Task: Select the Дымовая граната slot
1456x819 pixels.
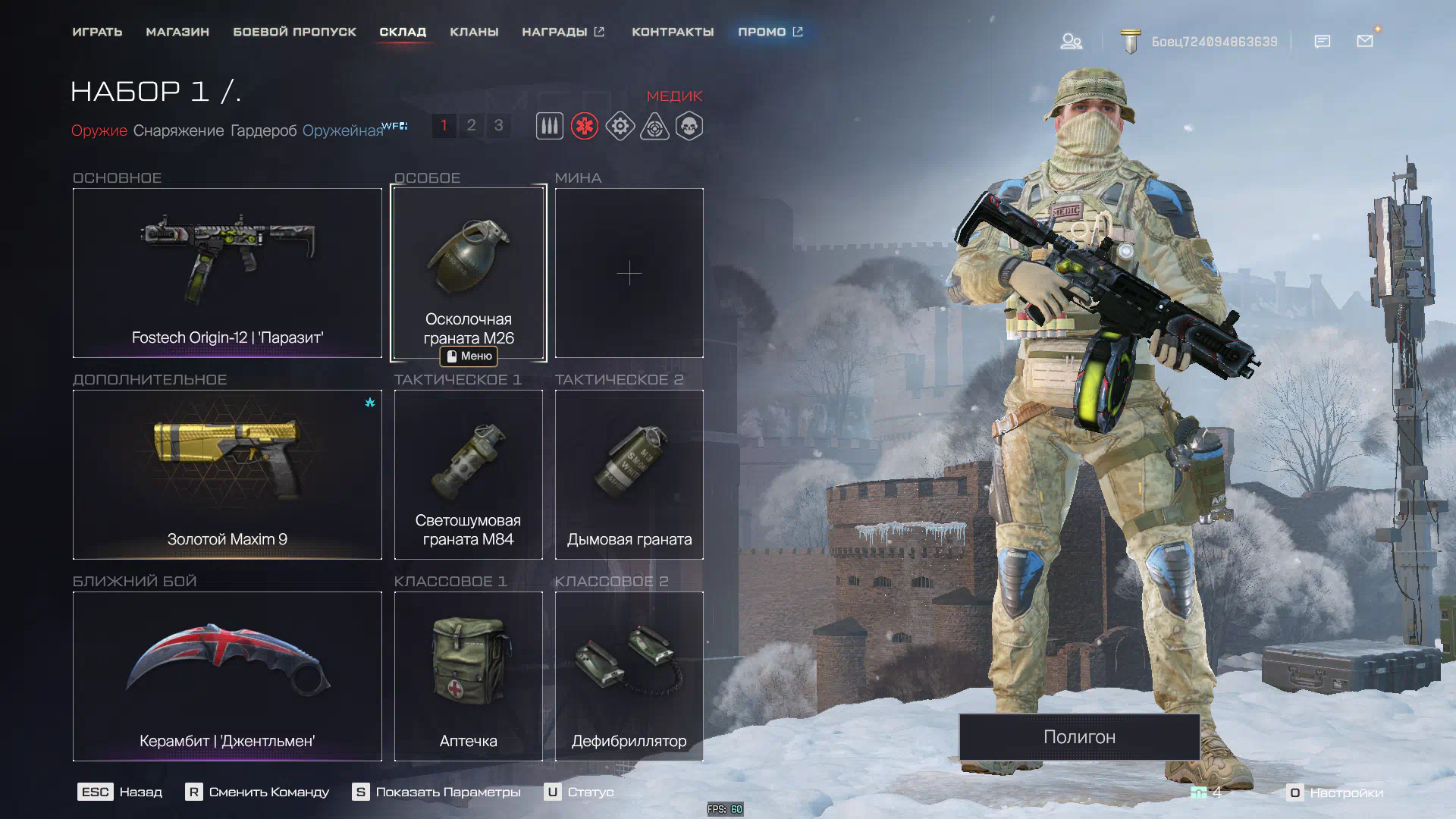Action: tap(629, 475)
